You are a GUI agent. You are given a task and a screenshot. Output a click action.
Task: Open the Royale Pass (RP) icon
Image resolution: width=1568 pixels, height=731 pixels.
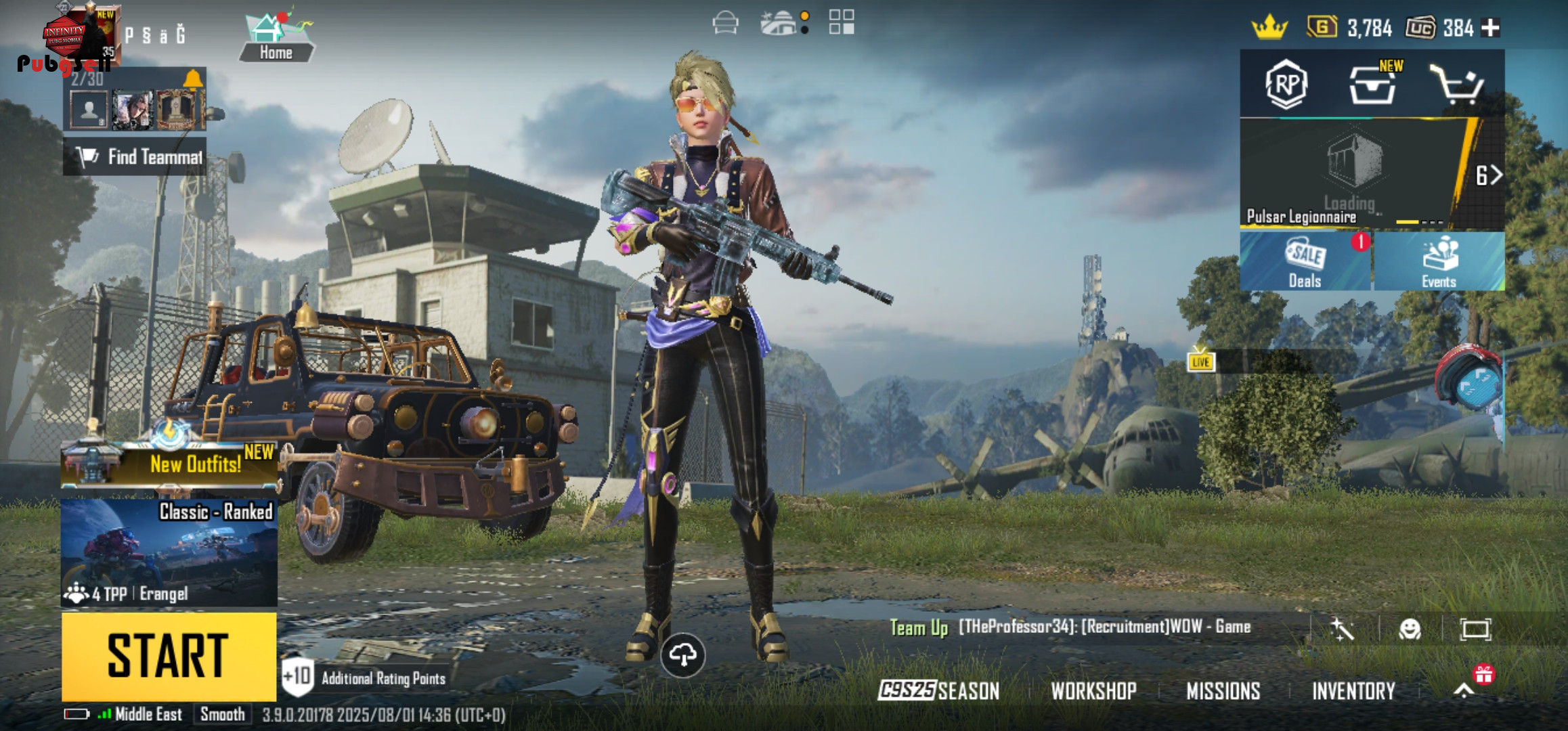(1286, 85)
